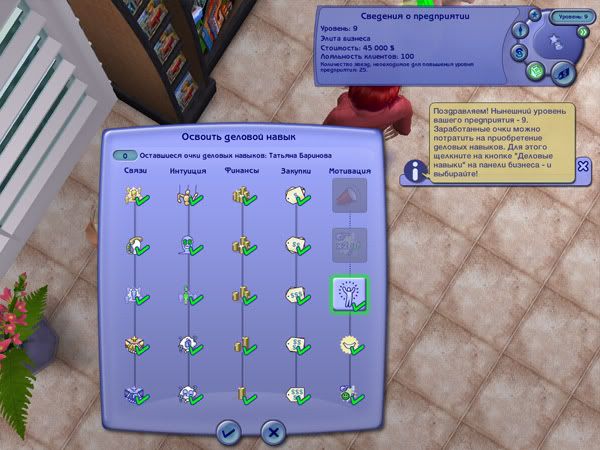Pick the smiling sun Мотивация perk
Viewport: 600px width, 450px height.
click(349, 345)
